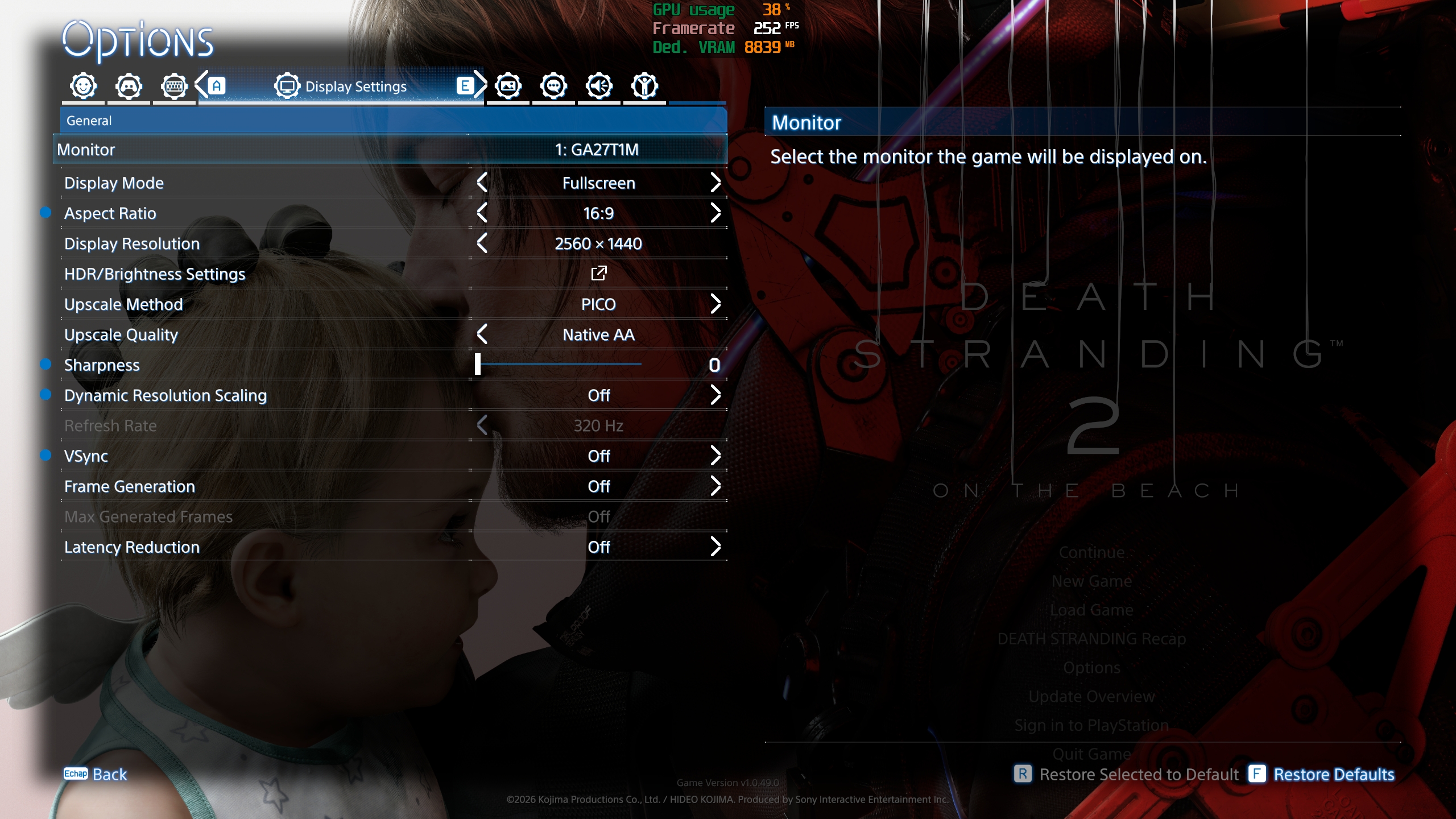Viewport: 1456px width, 819px height.
Task: Expand the Display Mode options with right chevron
Action: (715, 183)
